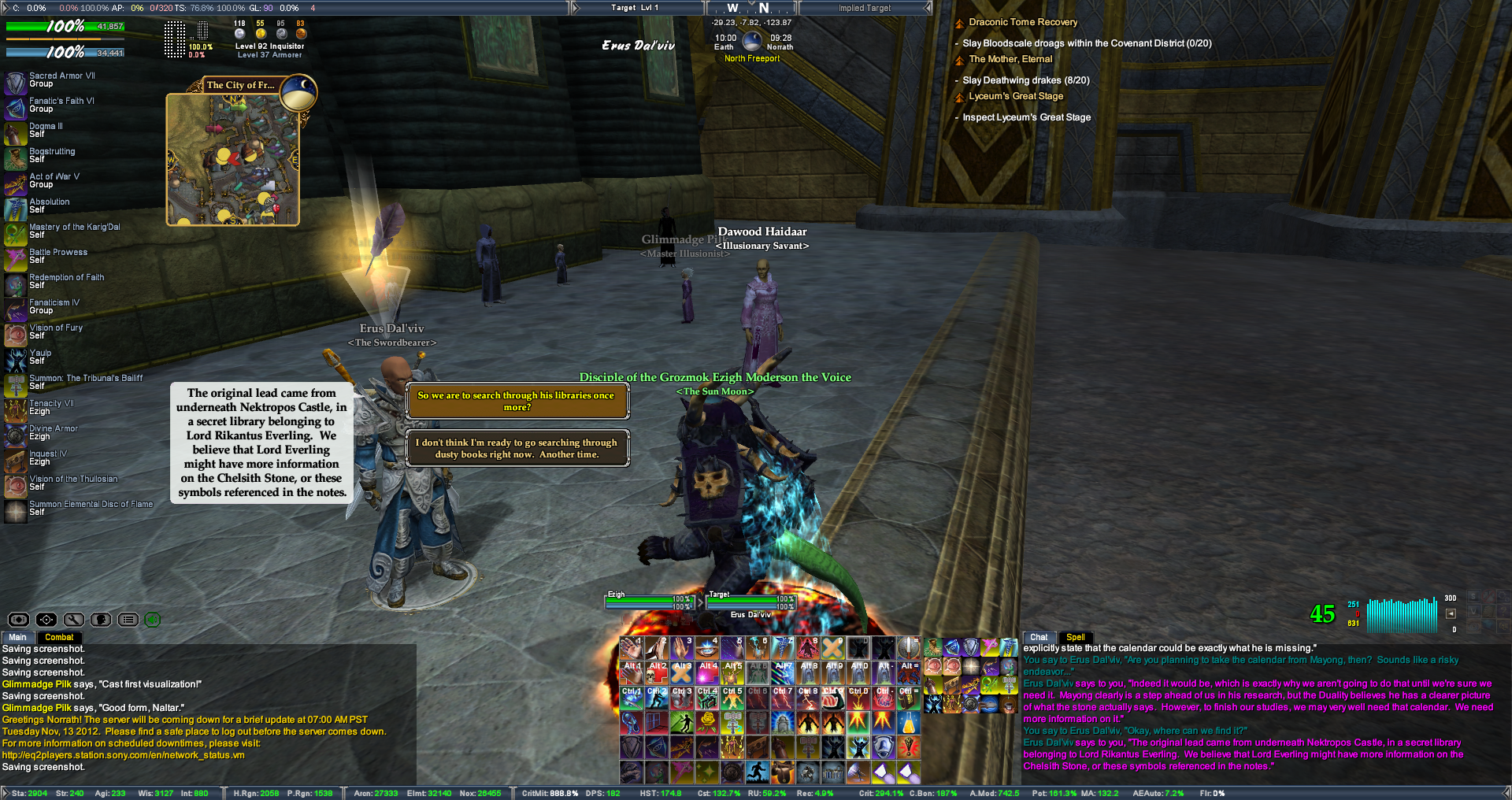The width and height of the screenshot is (1512, 800).
Task: Select the Draconic Tome Recovery quest entry
Action: tap(1022, 22)
